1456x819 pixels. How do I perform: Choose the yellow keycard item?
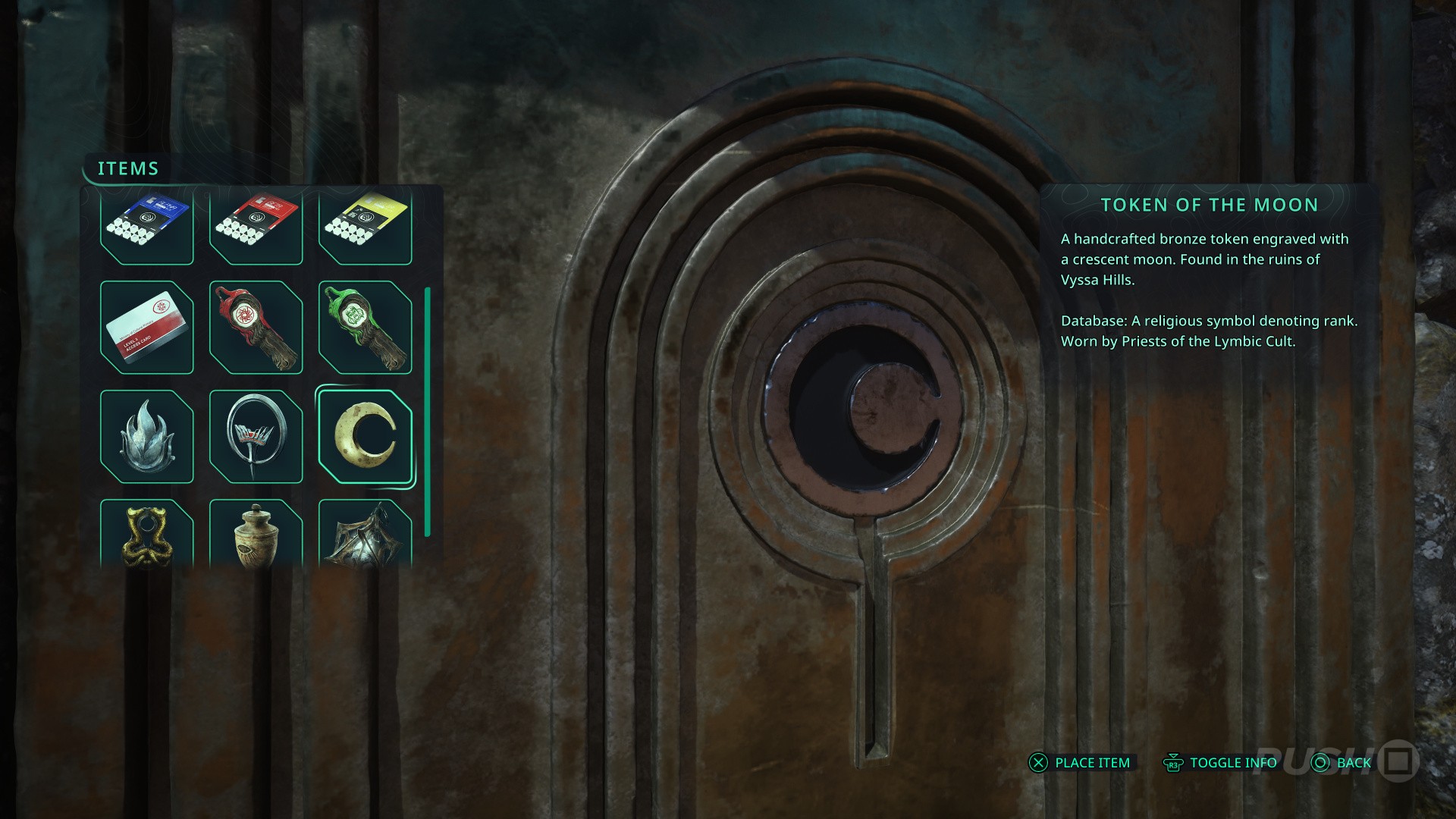click(365, 226)
